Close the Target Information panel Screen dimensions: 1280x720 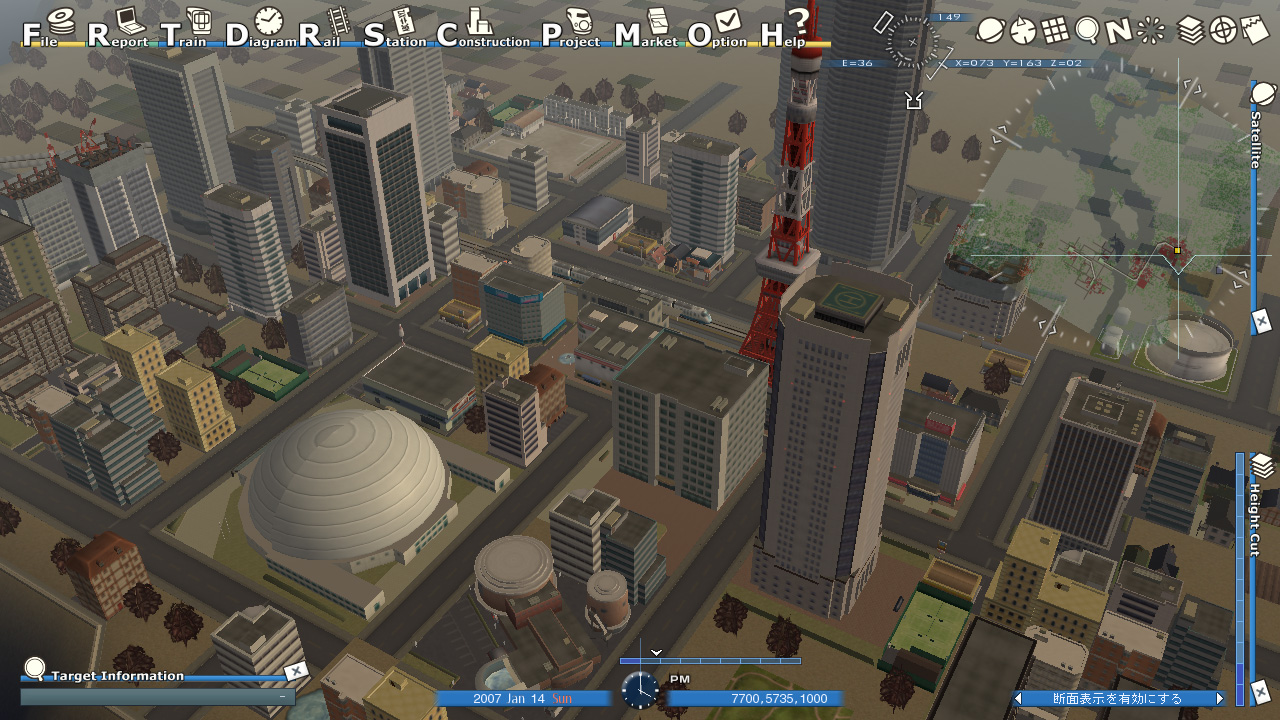point(296,673)
